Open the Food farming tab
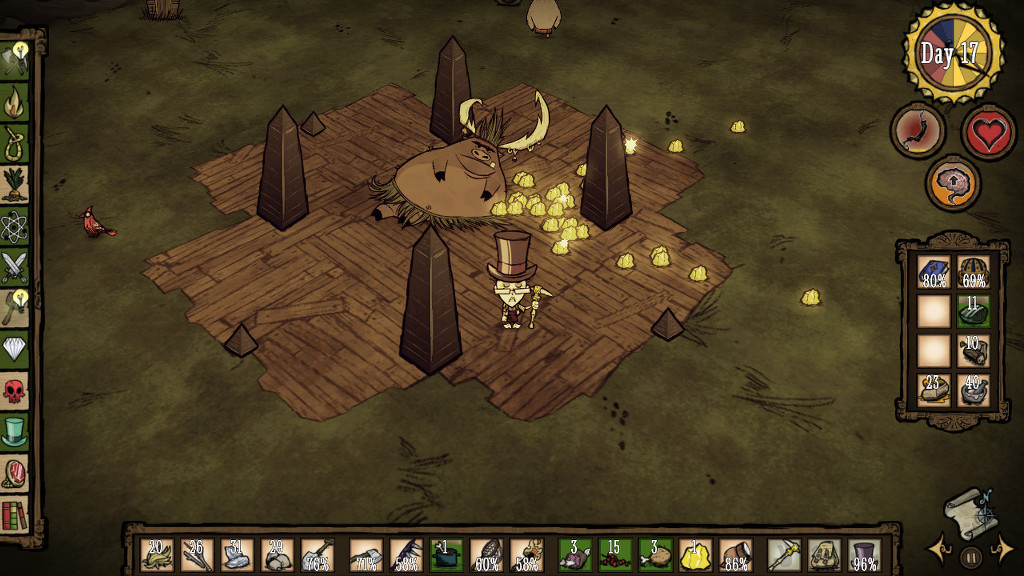The height and width of the screenshot is (576, 1024). [15, 184]
